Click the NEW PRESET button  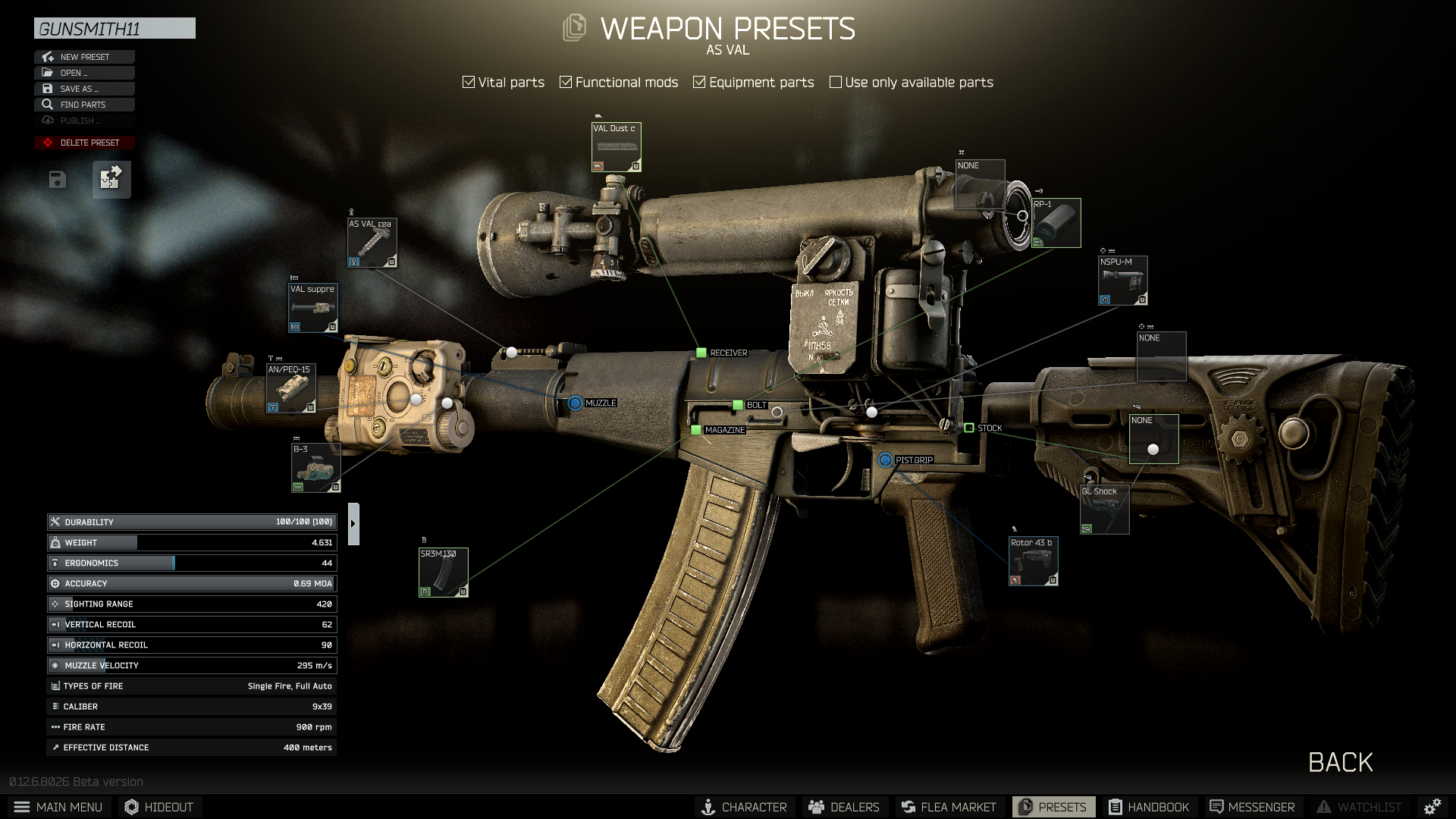(x=84, y=56)
